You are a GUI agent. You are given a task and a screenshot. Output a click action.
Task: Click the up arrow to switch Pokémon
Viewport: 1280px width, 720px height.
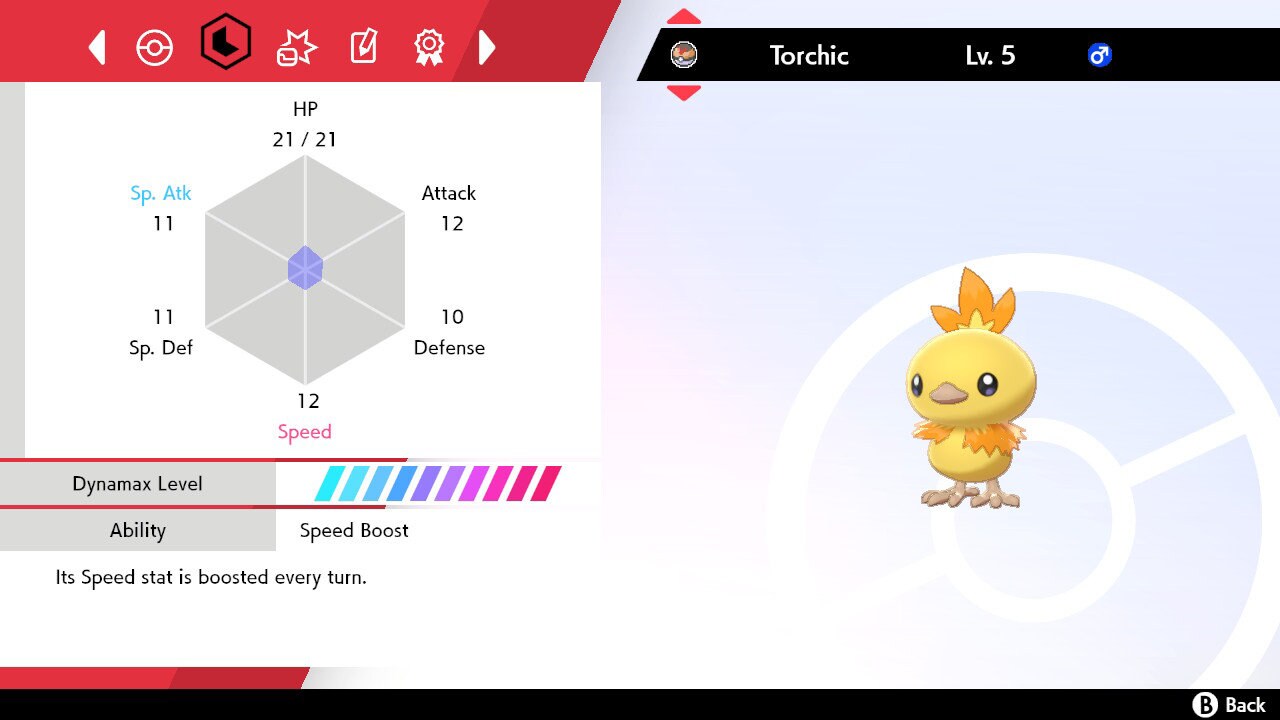click(x=683, y=16)
